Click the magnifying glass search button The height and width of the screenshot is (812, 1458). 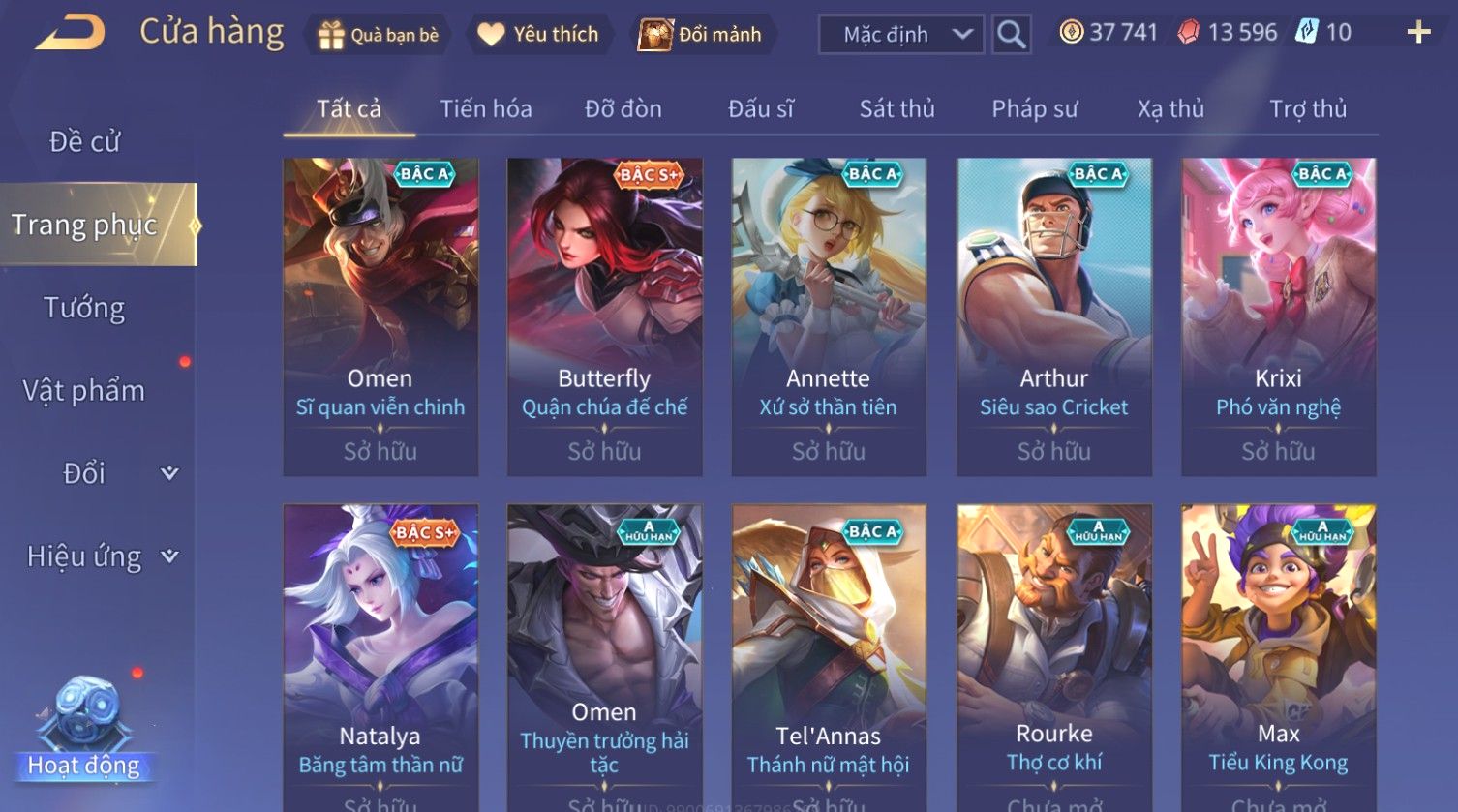(1011, 35)
